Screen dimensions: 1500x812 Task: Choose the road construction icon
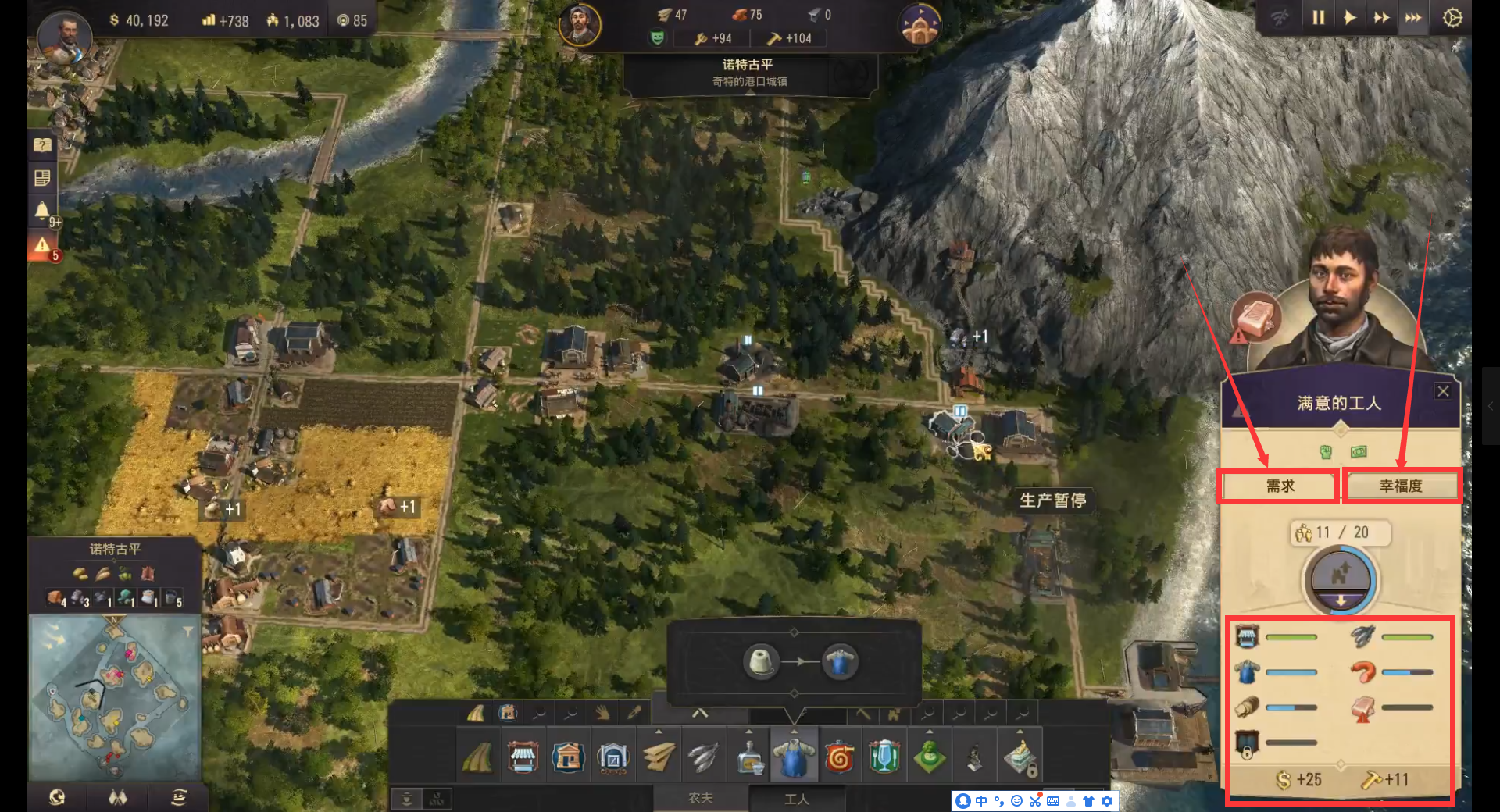point(477,757)
